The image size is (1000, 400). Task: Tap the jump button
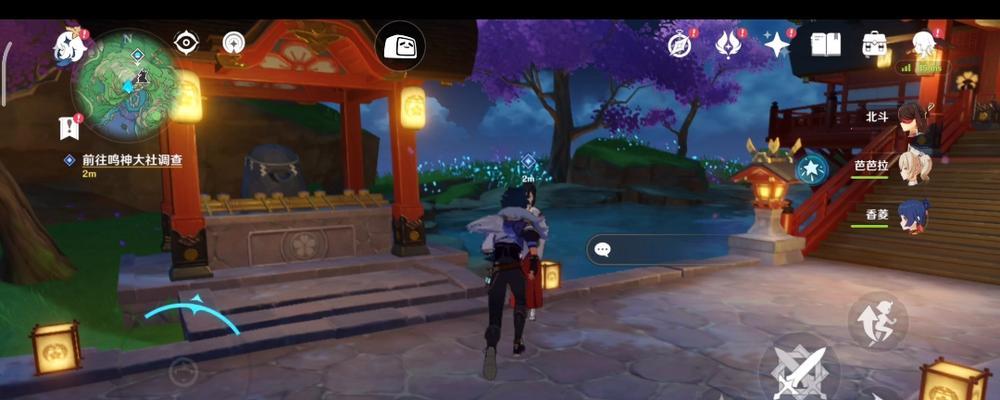[x=877, y=320]
